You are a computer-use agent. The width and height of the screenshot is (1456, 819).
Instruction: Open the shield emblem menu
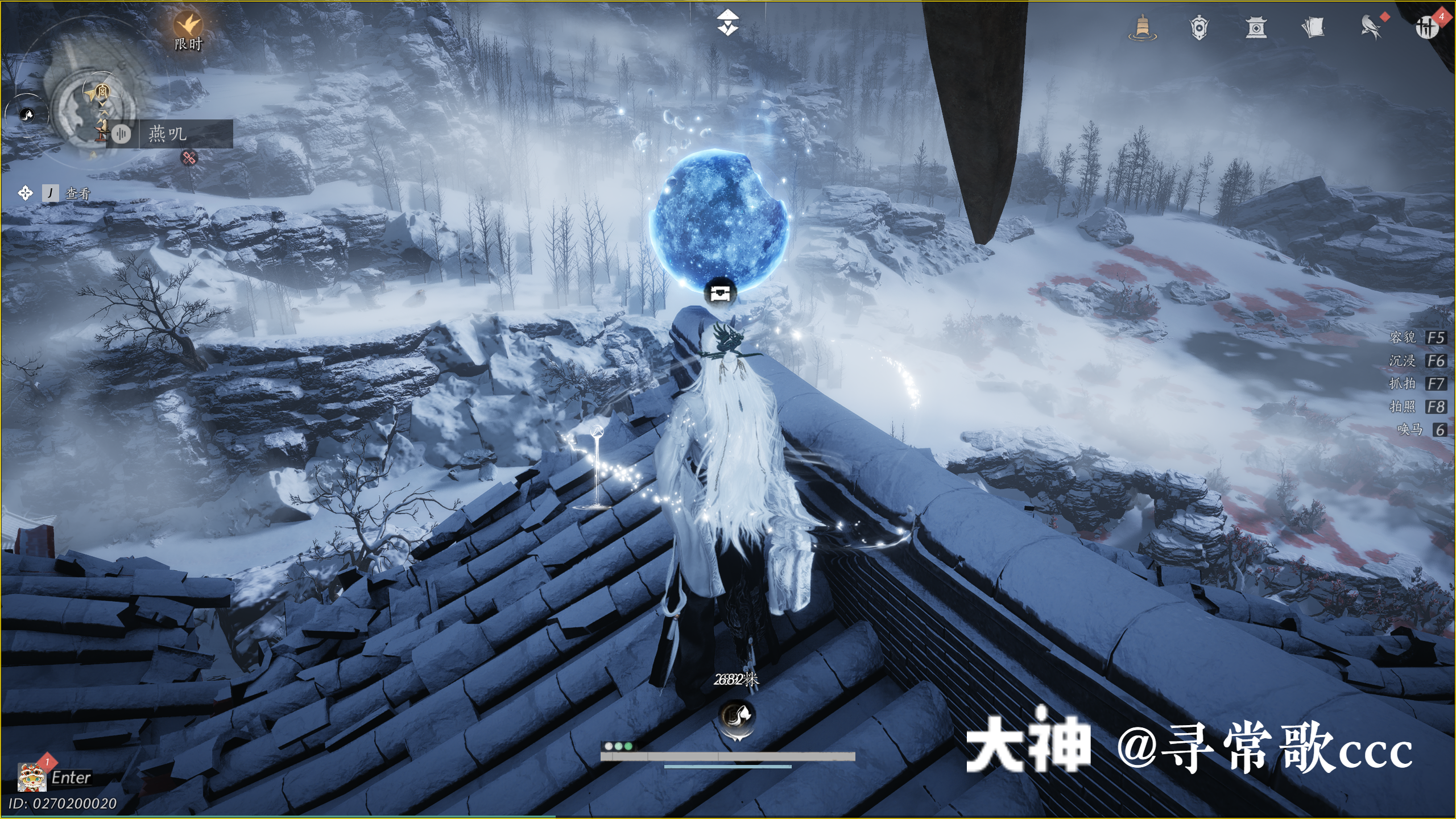click(x=1199, y=27)
